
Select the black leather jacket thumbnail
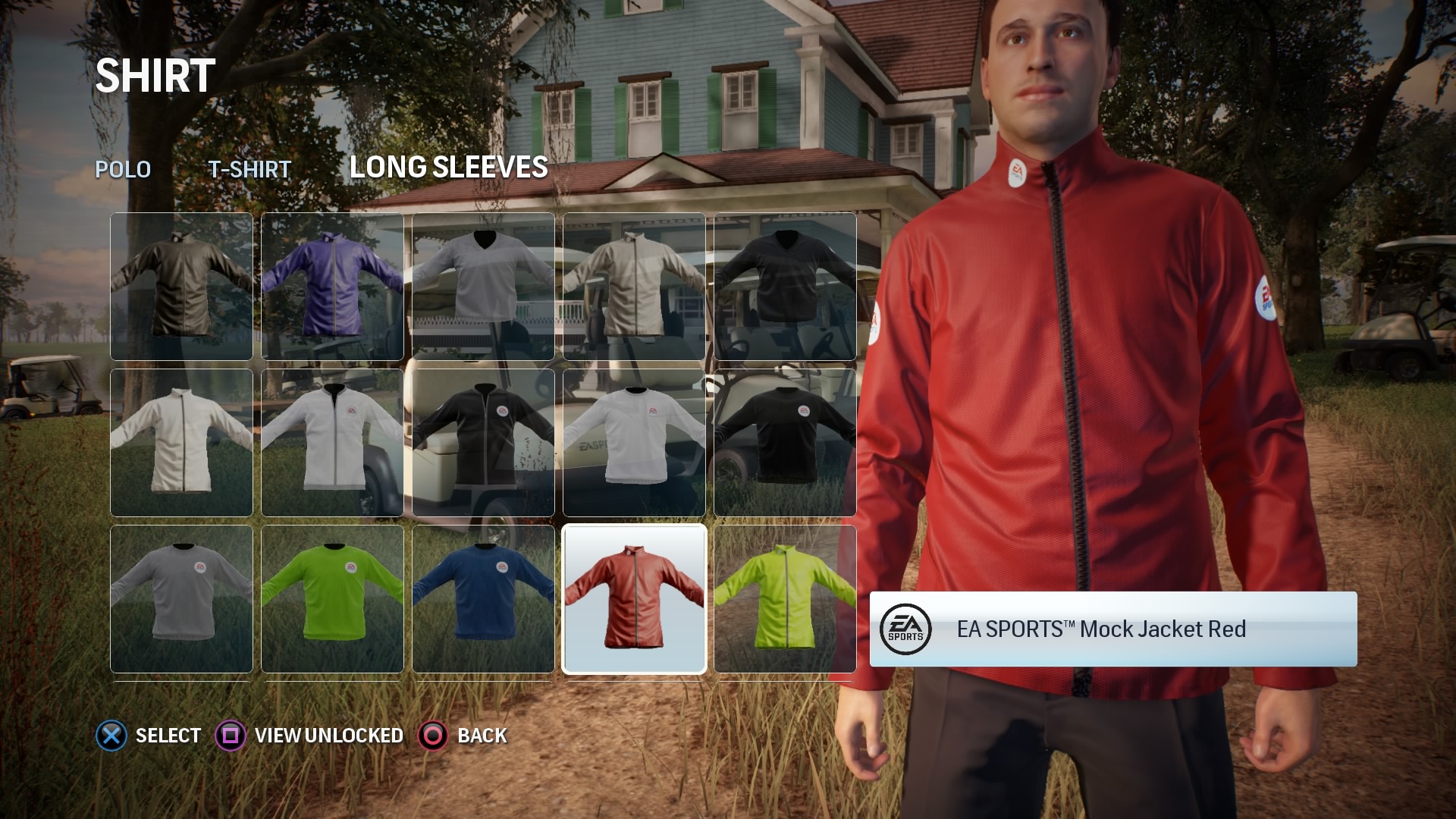click(x=181, y=287)
